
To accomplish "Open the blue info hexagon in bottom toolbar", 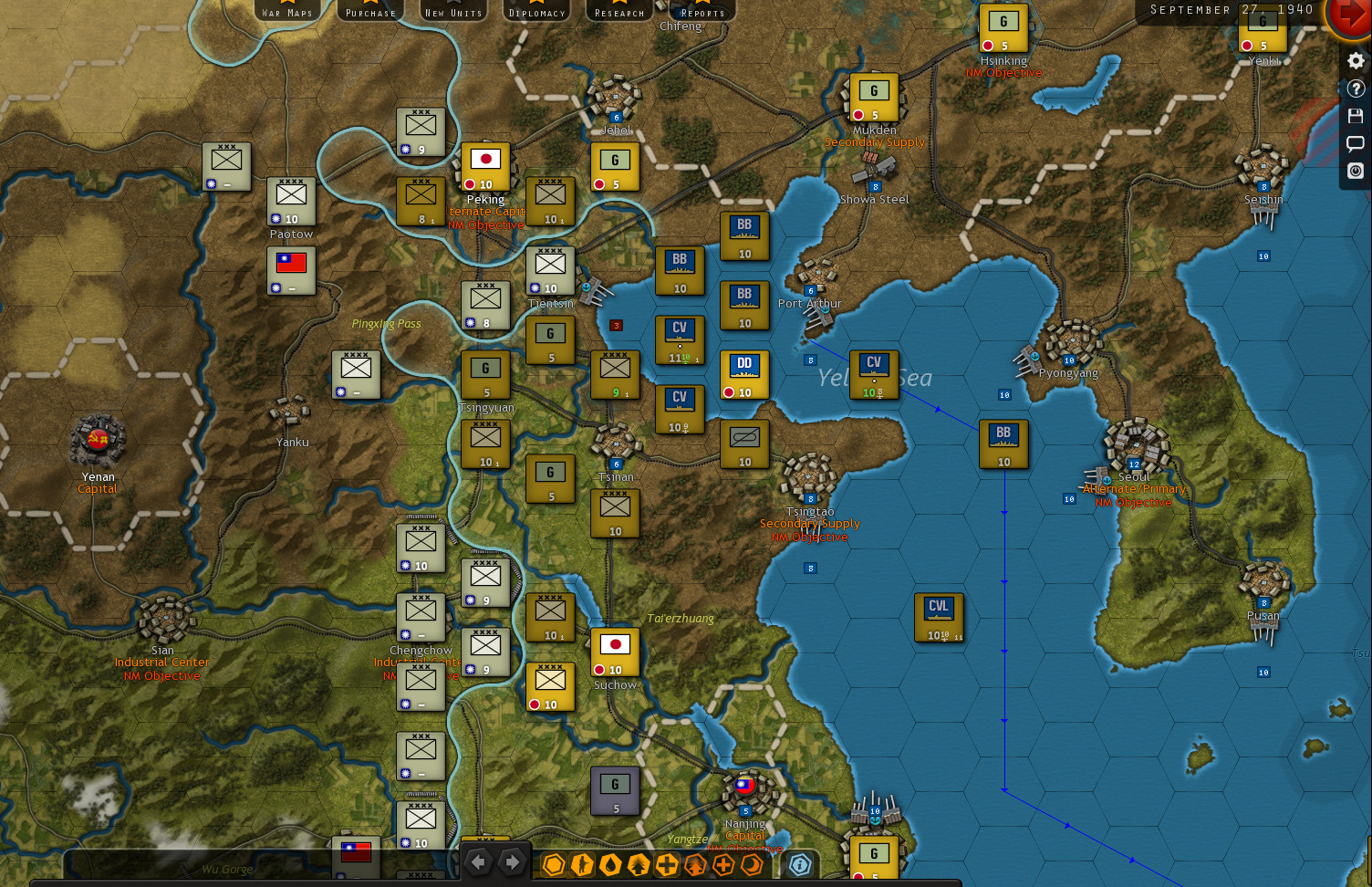I will click(x=799, y=864).
